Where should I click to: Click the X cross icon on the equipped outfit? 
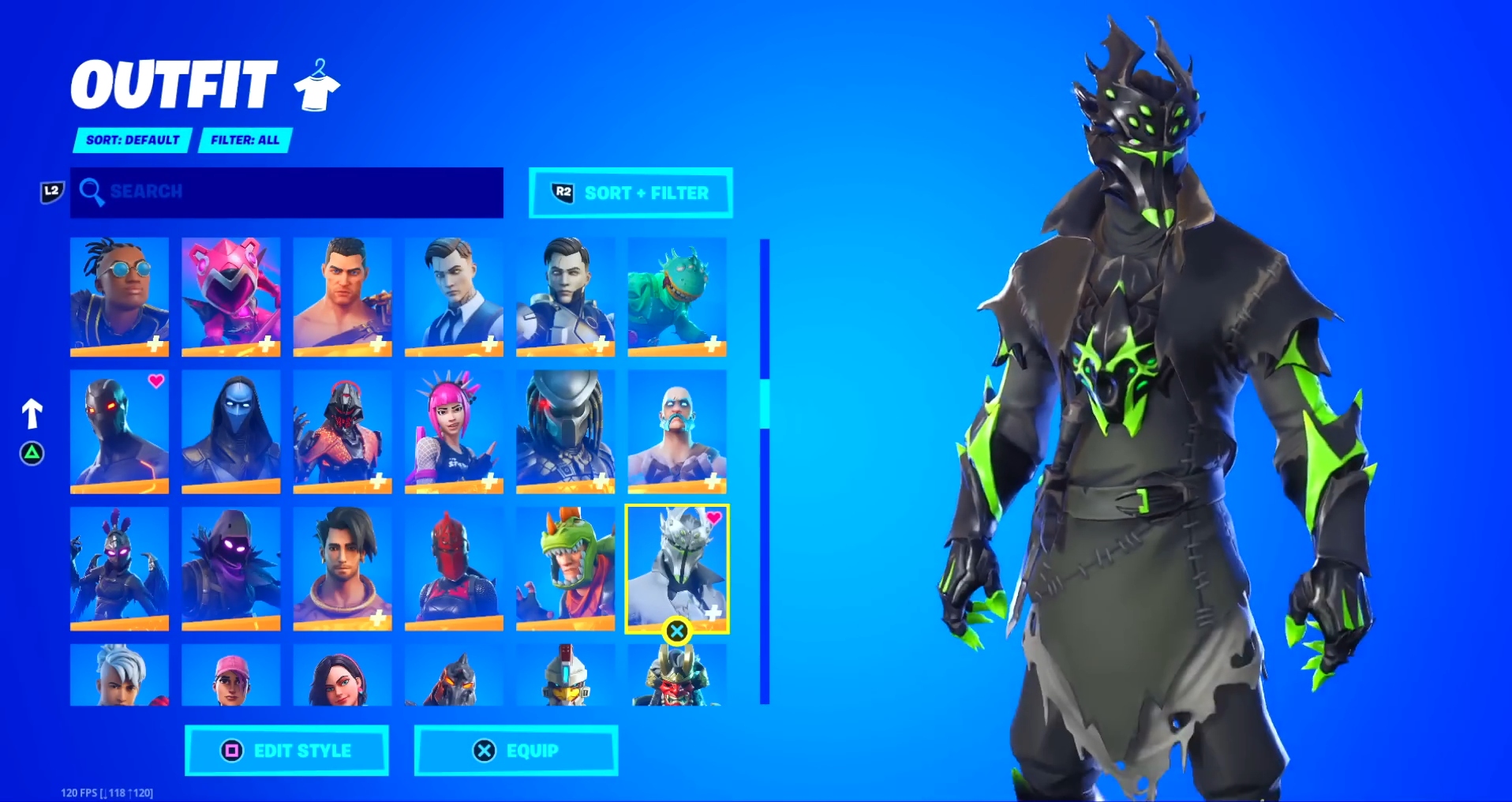(676, 630)
